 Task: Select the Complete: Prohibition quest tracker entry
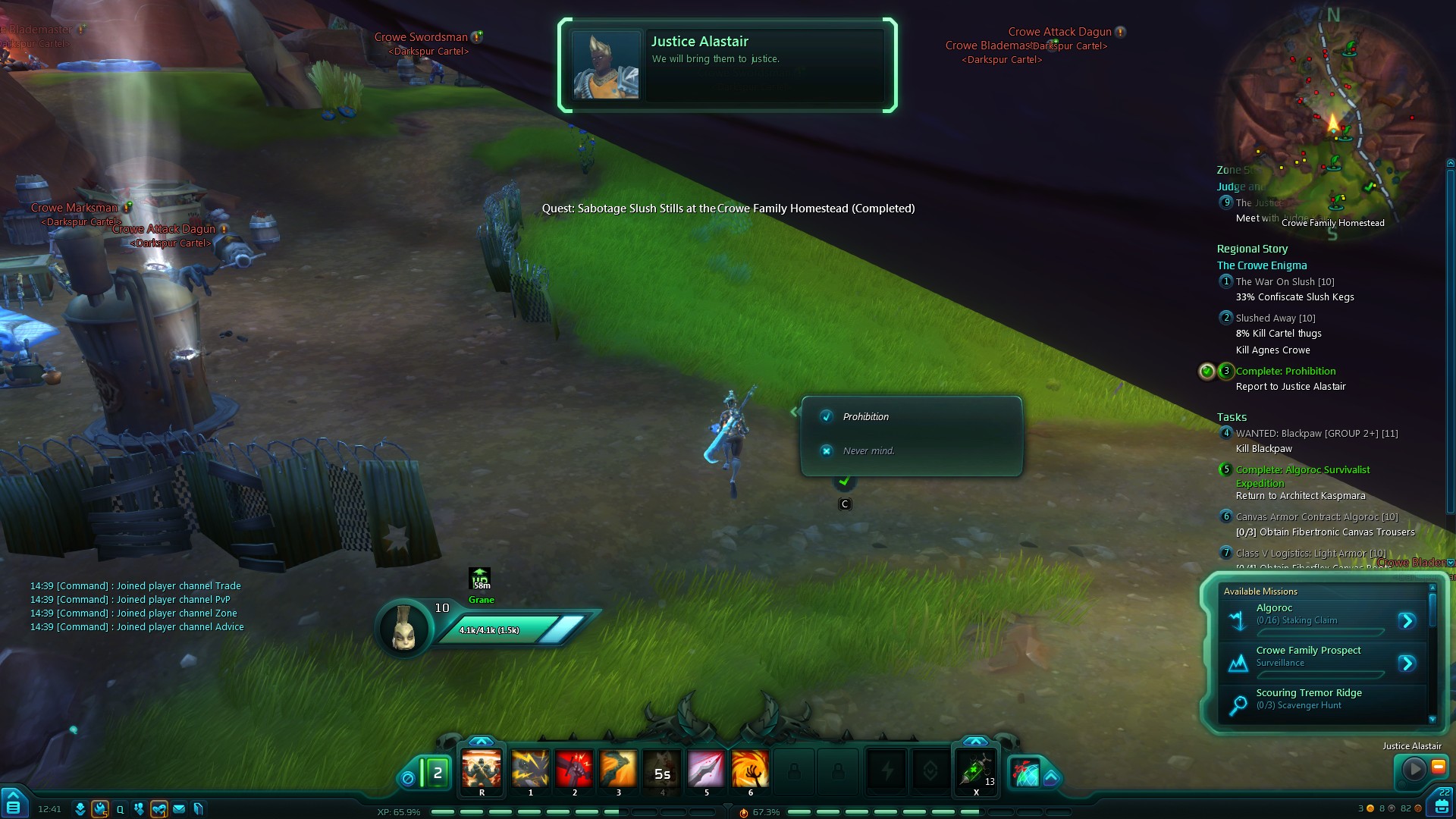click(1285, 372)
